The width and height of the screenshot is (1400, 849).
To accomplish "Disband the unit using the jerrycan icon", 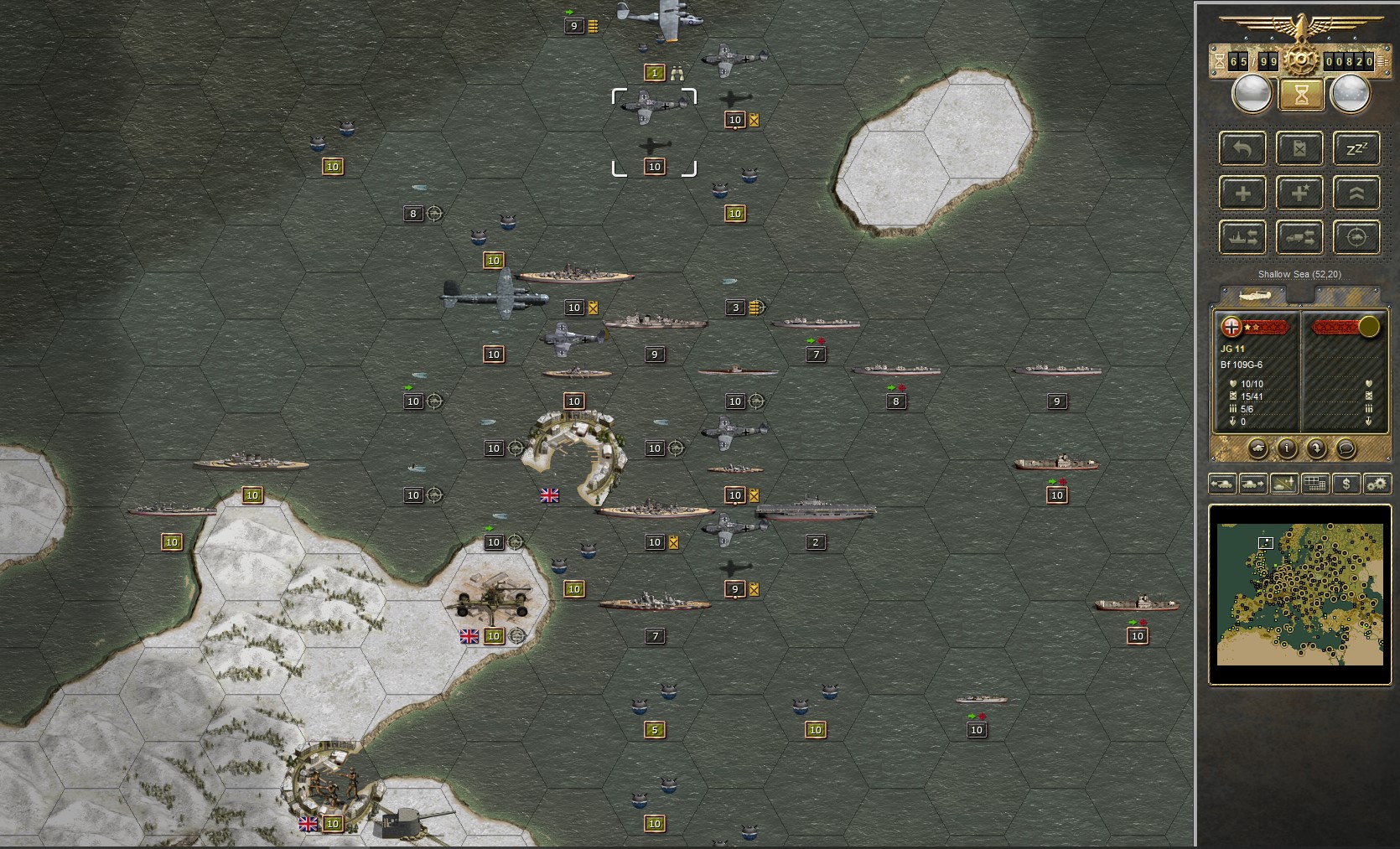I will [x=1299, y=148].
